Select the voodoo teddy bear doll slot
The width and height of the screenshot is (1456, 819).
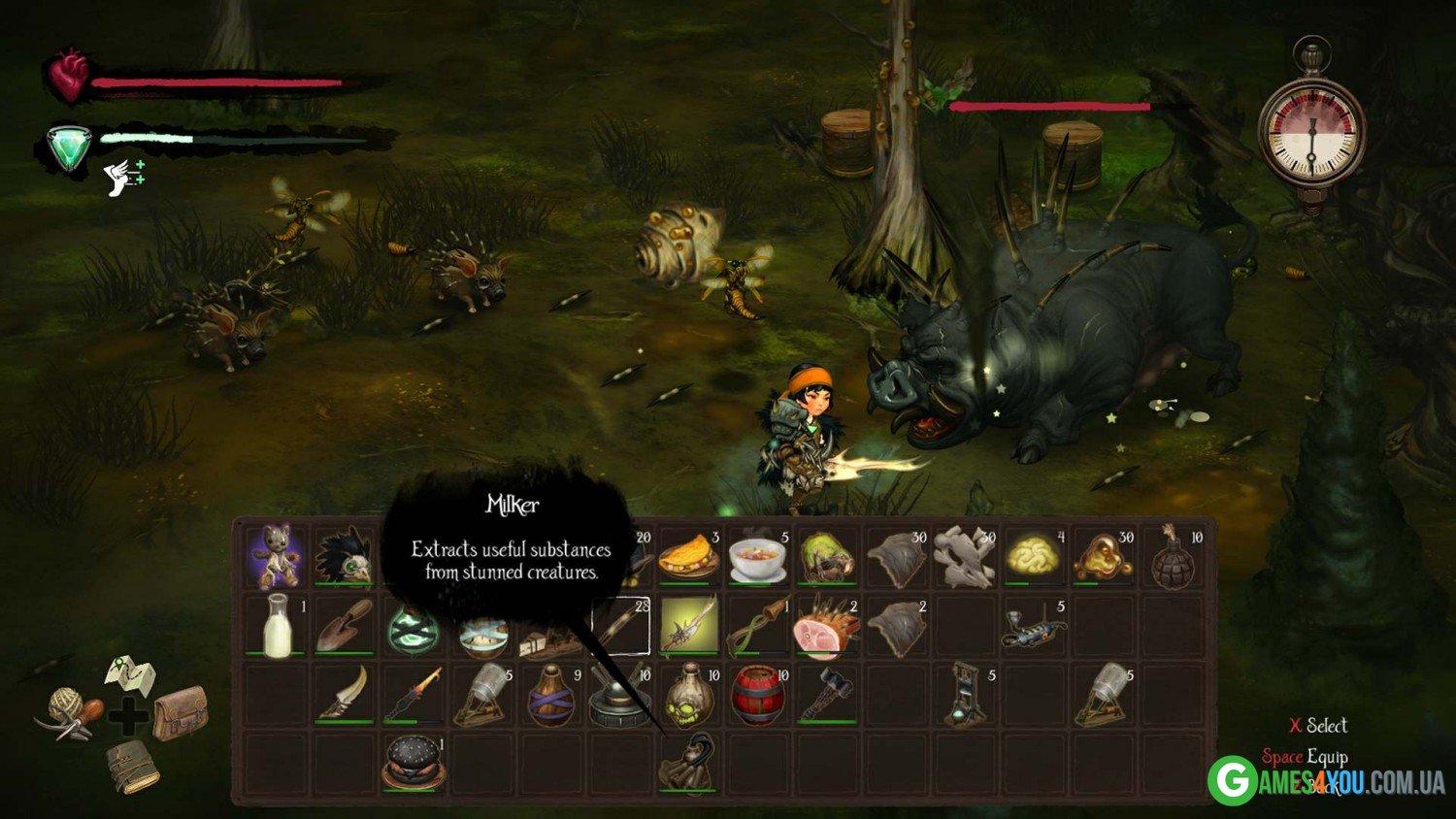click(x=274, y=557)
